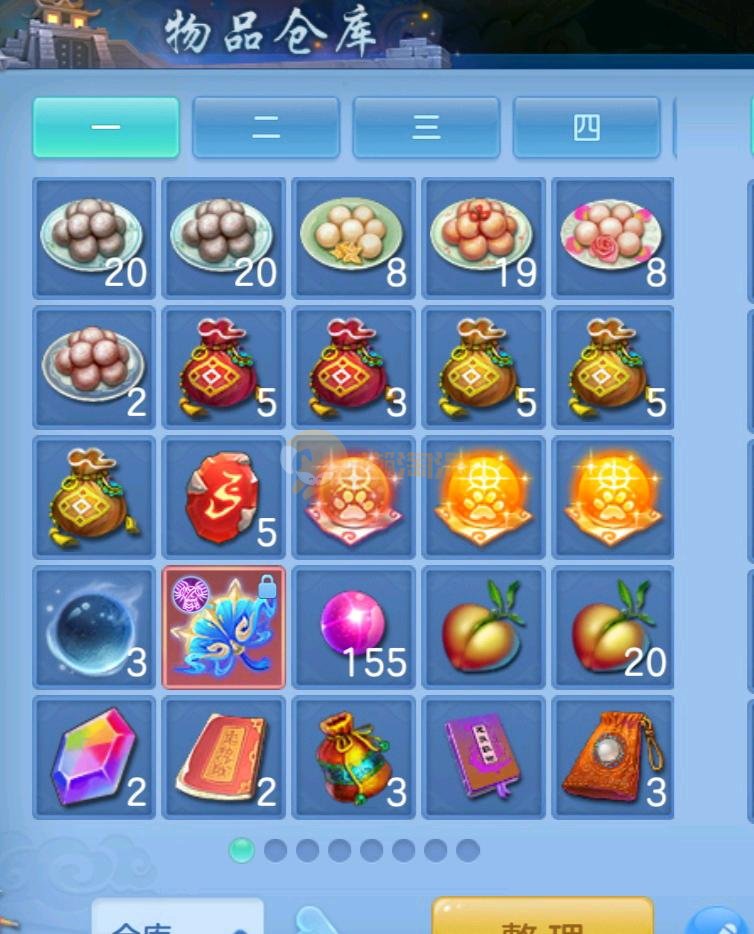Pick the rainbow gem item
754x934 pixels.
[x=94, y=757]
